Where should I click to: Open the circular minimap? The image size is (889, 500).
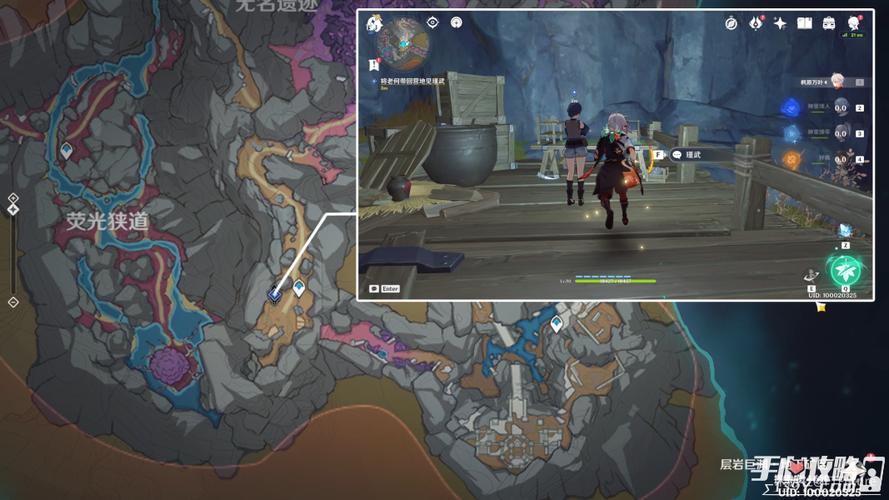pyautogui.click(x=403, y=42)
